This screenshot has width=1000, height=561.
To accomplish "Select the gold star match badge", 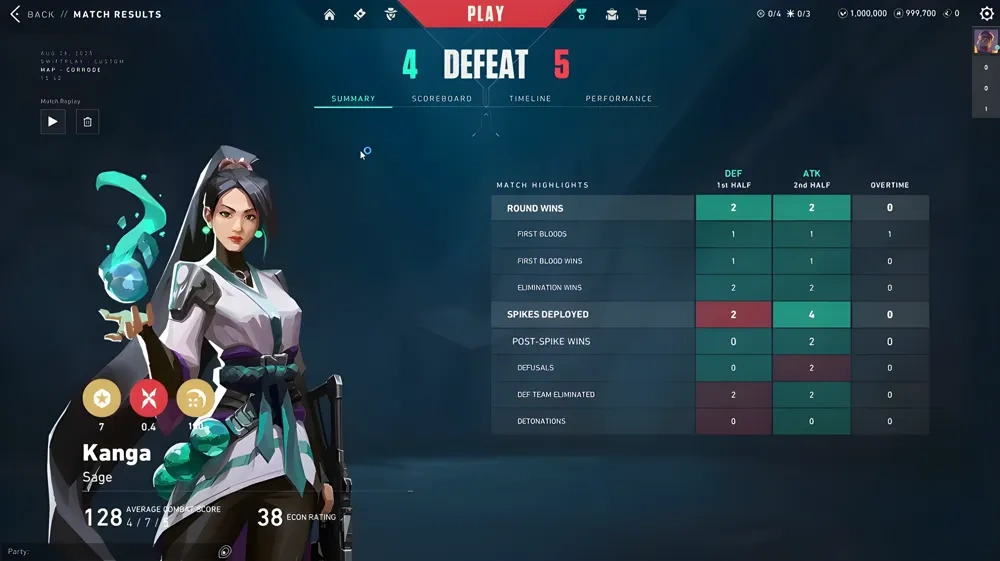I will pos(101,398).
